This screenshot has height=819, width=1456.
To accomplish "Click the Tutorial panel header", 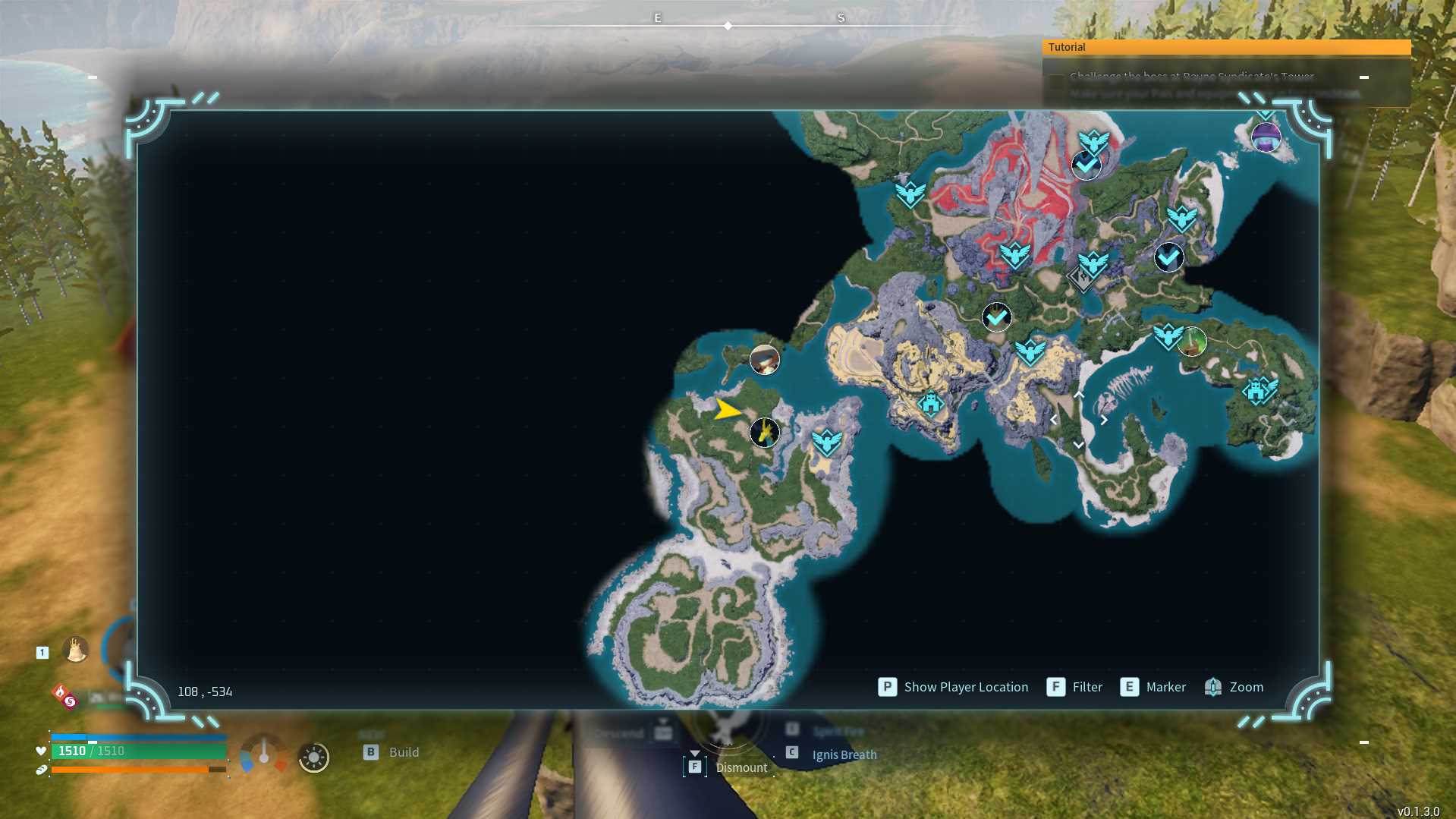I will pos(1225,47).
